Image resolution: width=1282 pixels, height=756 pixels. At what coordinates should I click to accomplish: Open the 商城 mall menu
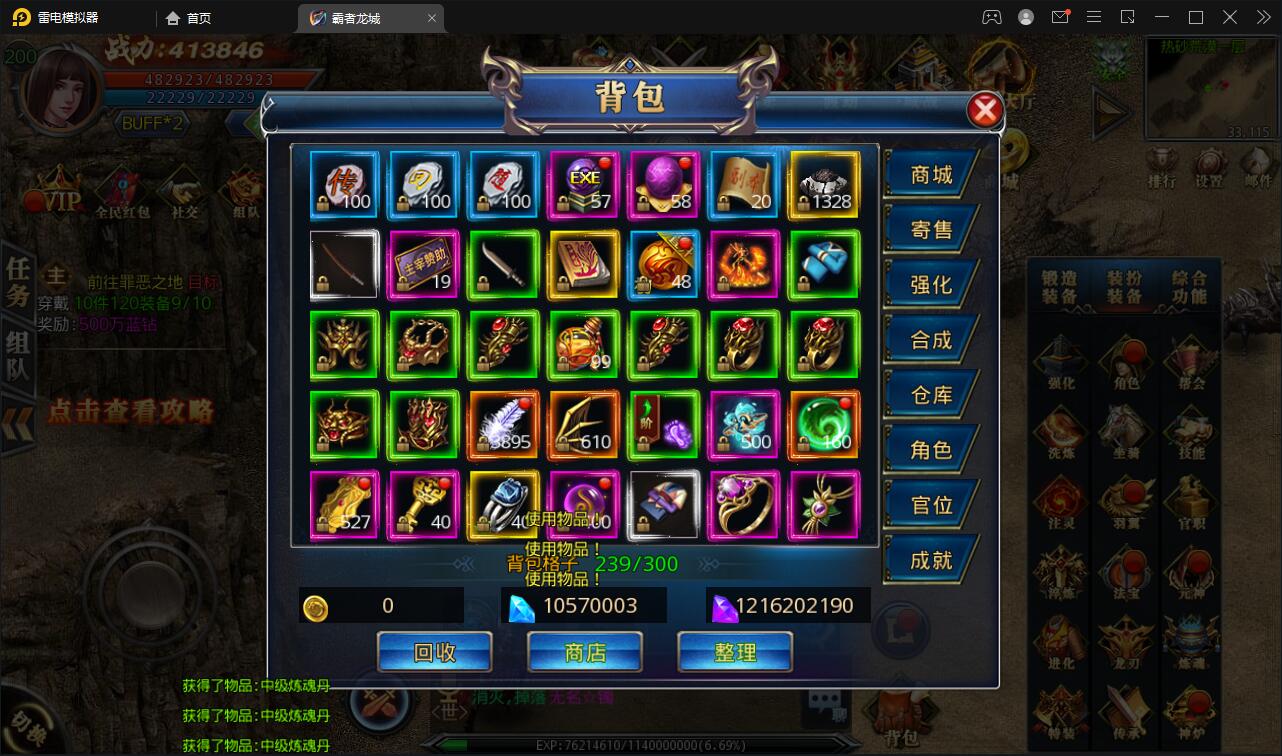[x=930, y=175]
